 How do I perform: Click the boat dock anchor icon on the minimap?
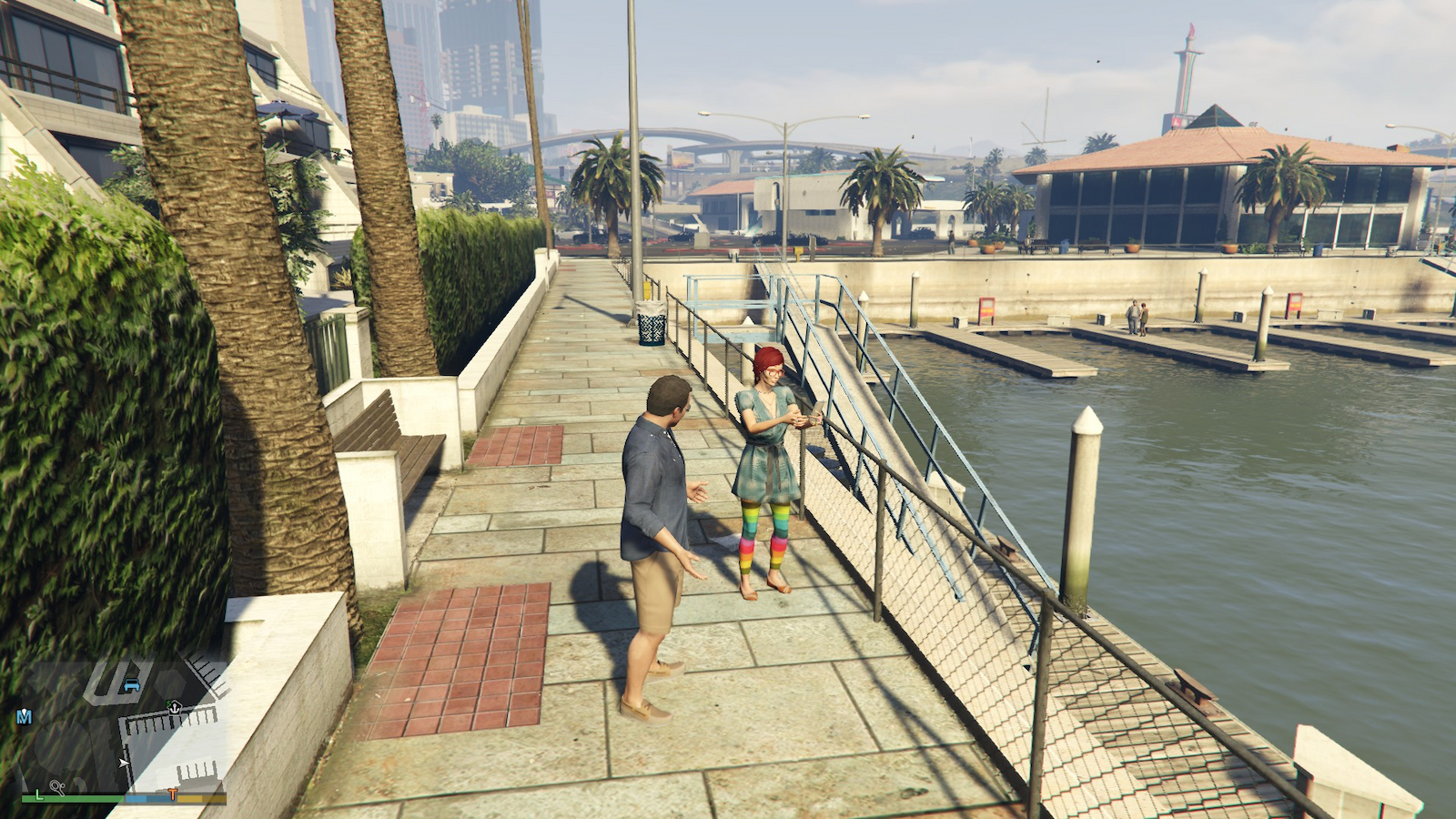[x=175, y=709]
